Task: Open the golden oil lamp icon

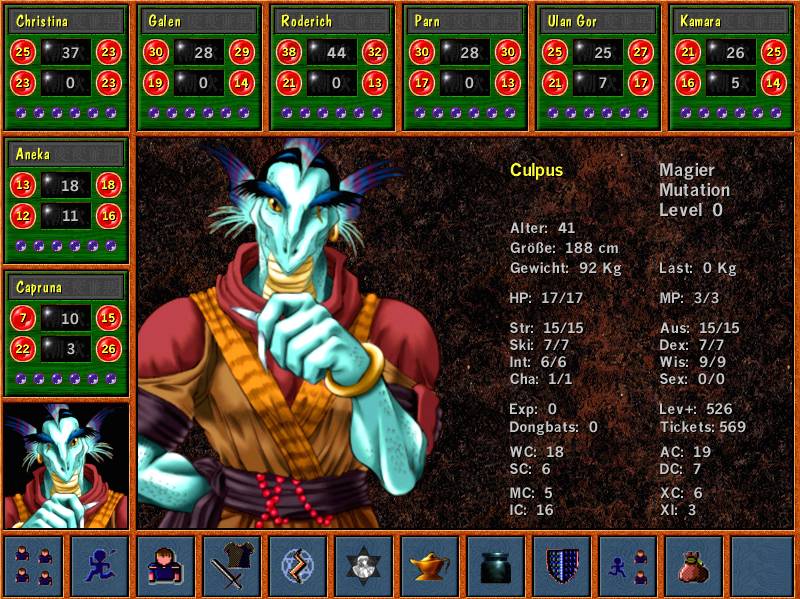Action: click(430, 566)
